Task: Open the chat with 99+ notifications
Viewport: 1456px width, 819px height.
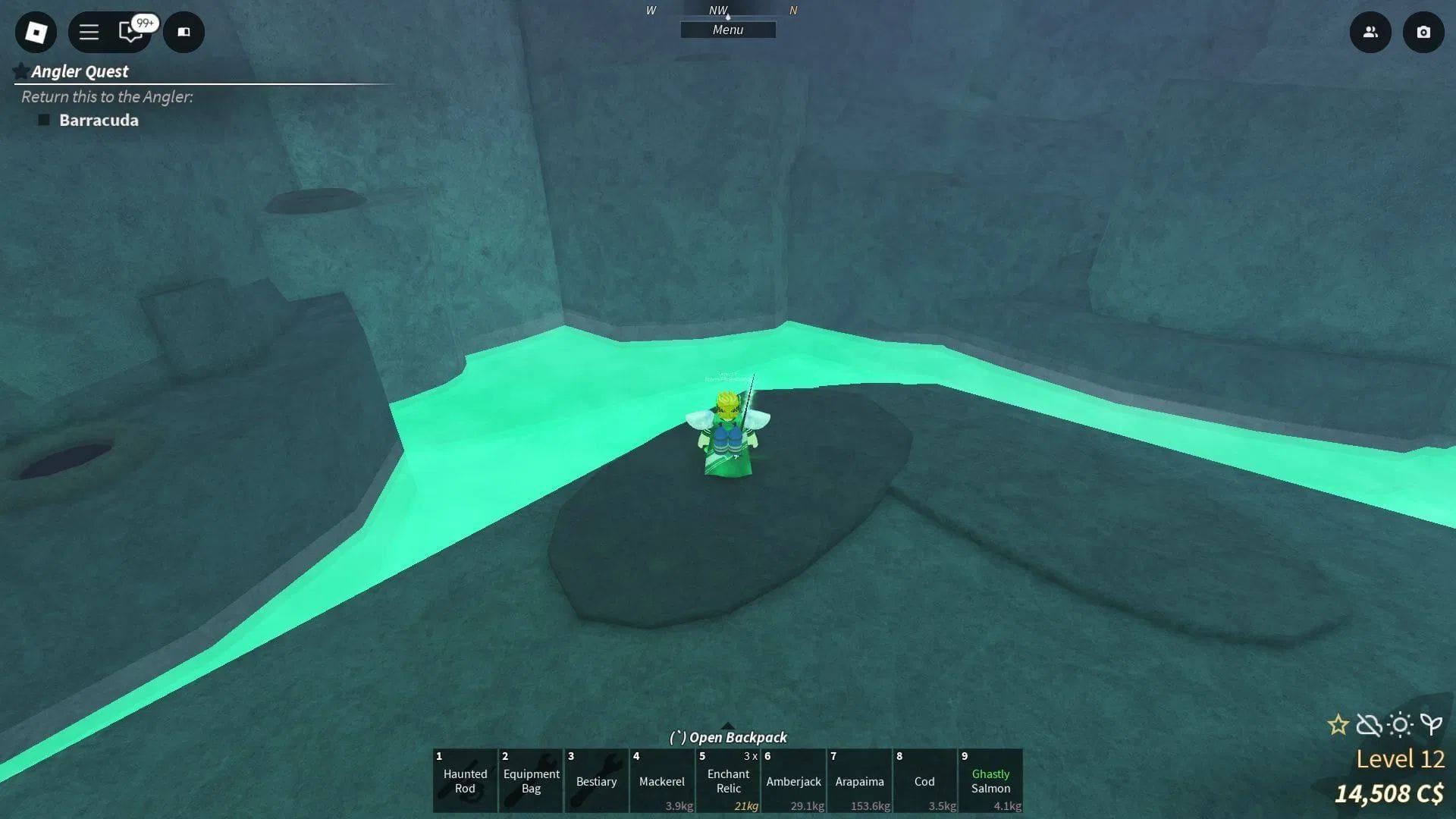Action: (x=131, y=32)
